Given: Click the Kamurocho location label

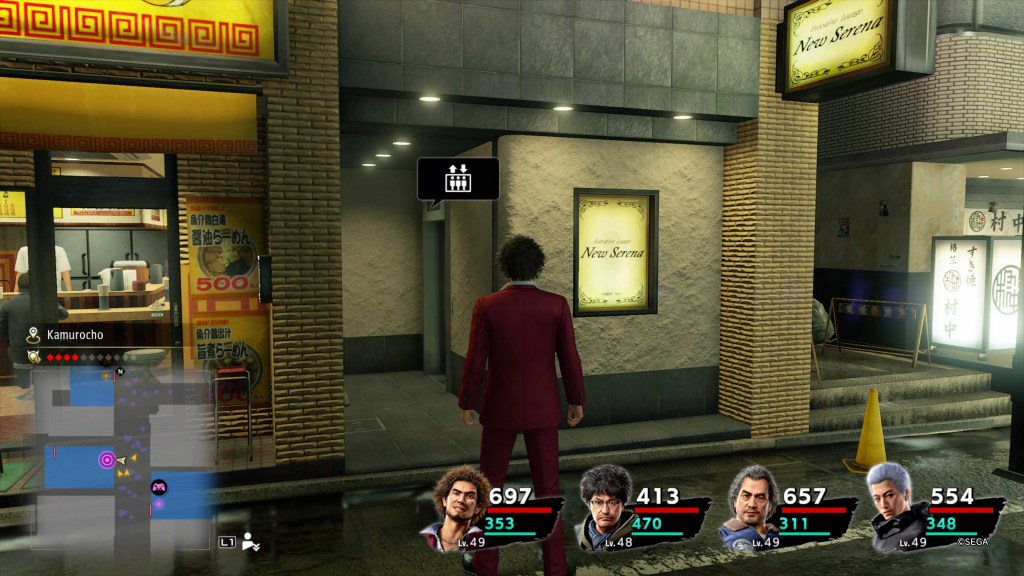Looking at the screenshot, I should click(61, 336).
